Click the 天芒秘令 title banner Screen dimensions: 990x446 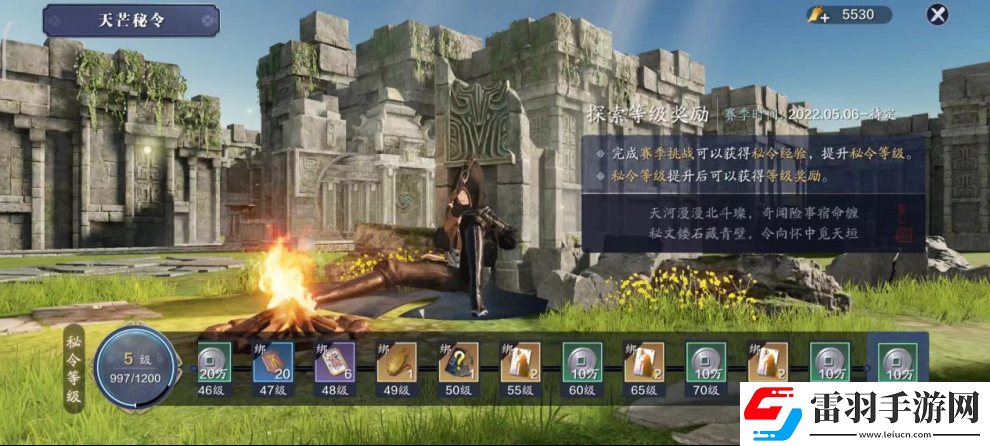click(130, 18)
